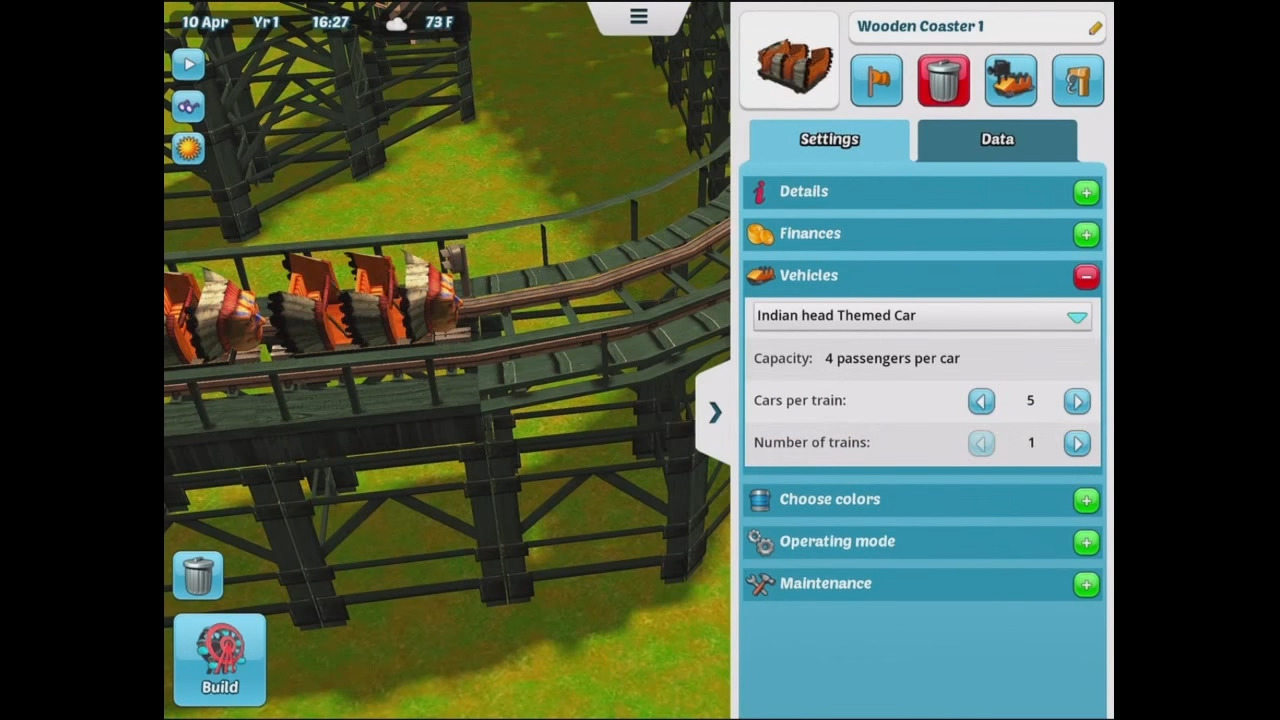Click the trash can above the Build button
Screen dimensions: 1280x720
[197, 575]
